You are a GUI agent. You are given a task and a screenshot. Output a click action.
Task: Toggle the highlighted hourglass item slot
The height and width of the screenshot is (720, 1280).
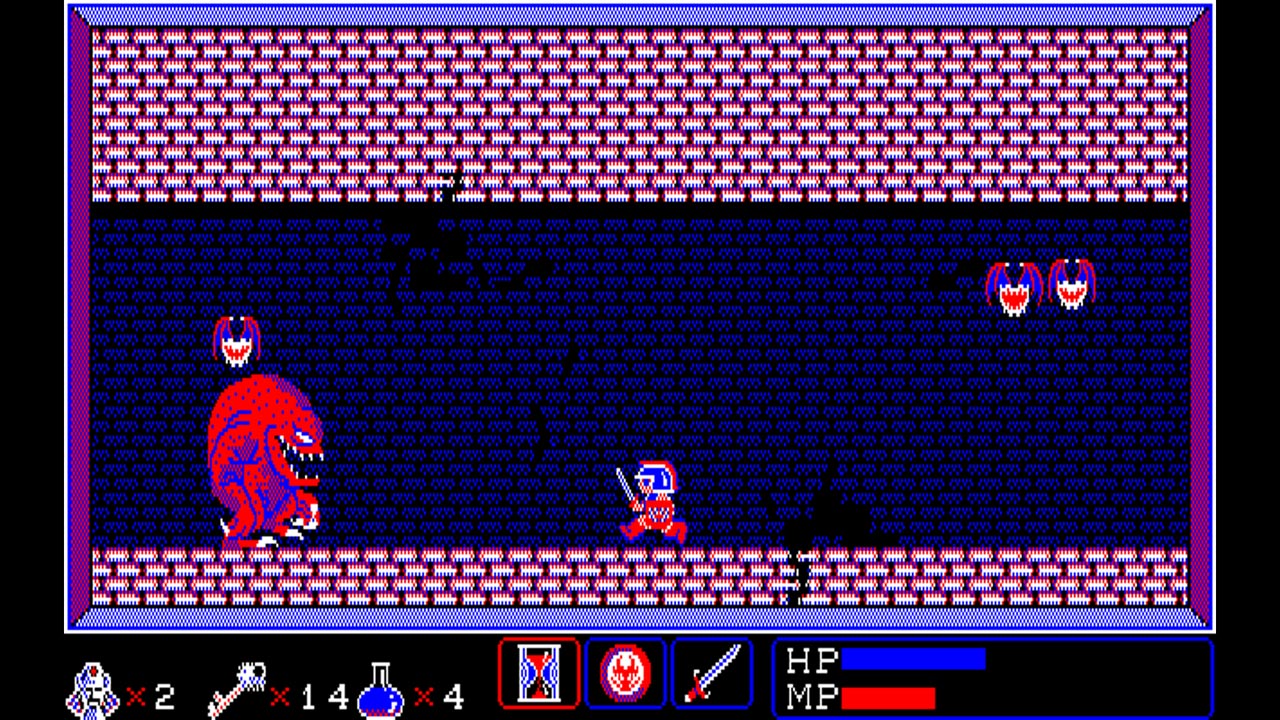click(x=539, y=672)
